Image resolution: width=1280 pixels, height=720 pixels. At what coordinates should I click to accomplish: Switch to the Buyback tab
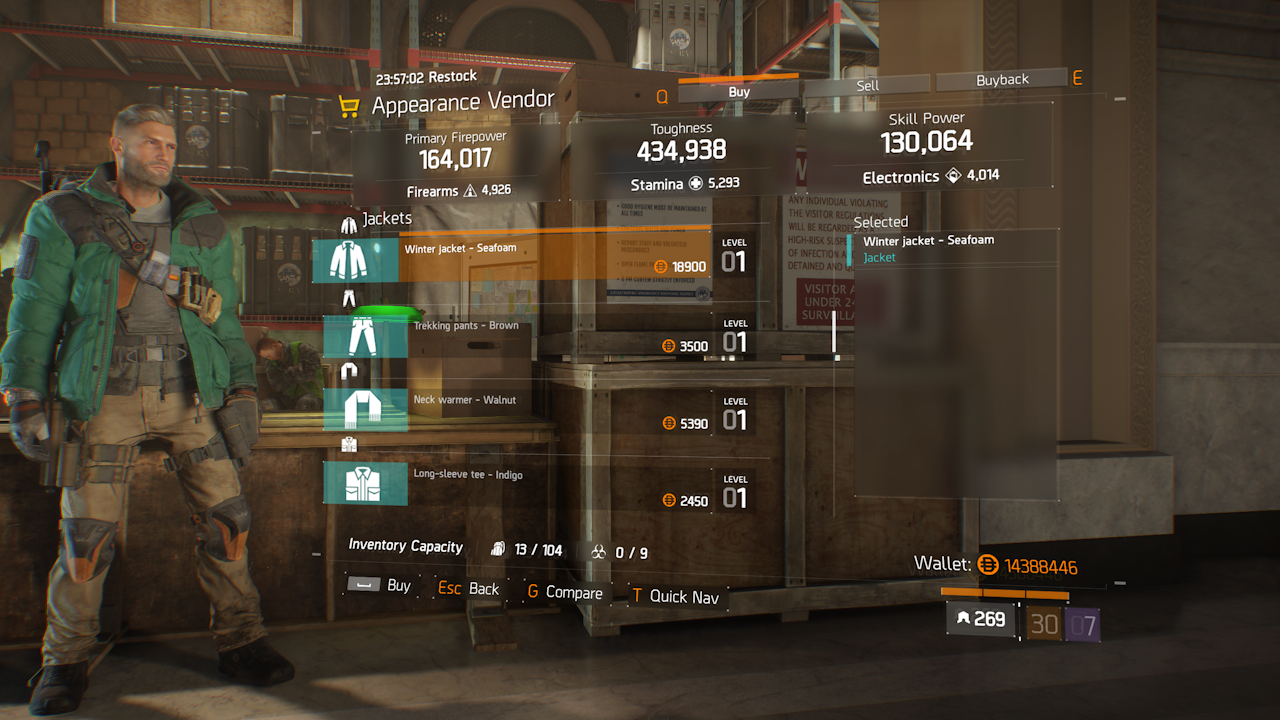tap(1002, 80)
